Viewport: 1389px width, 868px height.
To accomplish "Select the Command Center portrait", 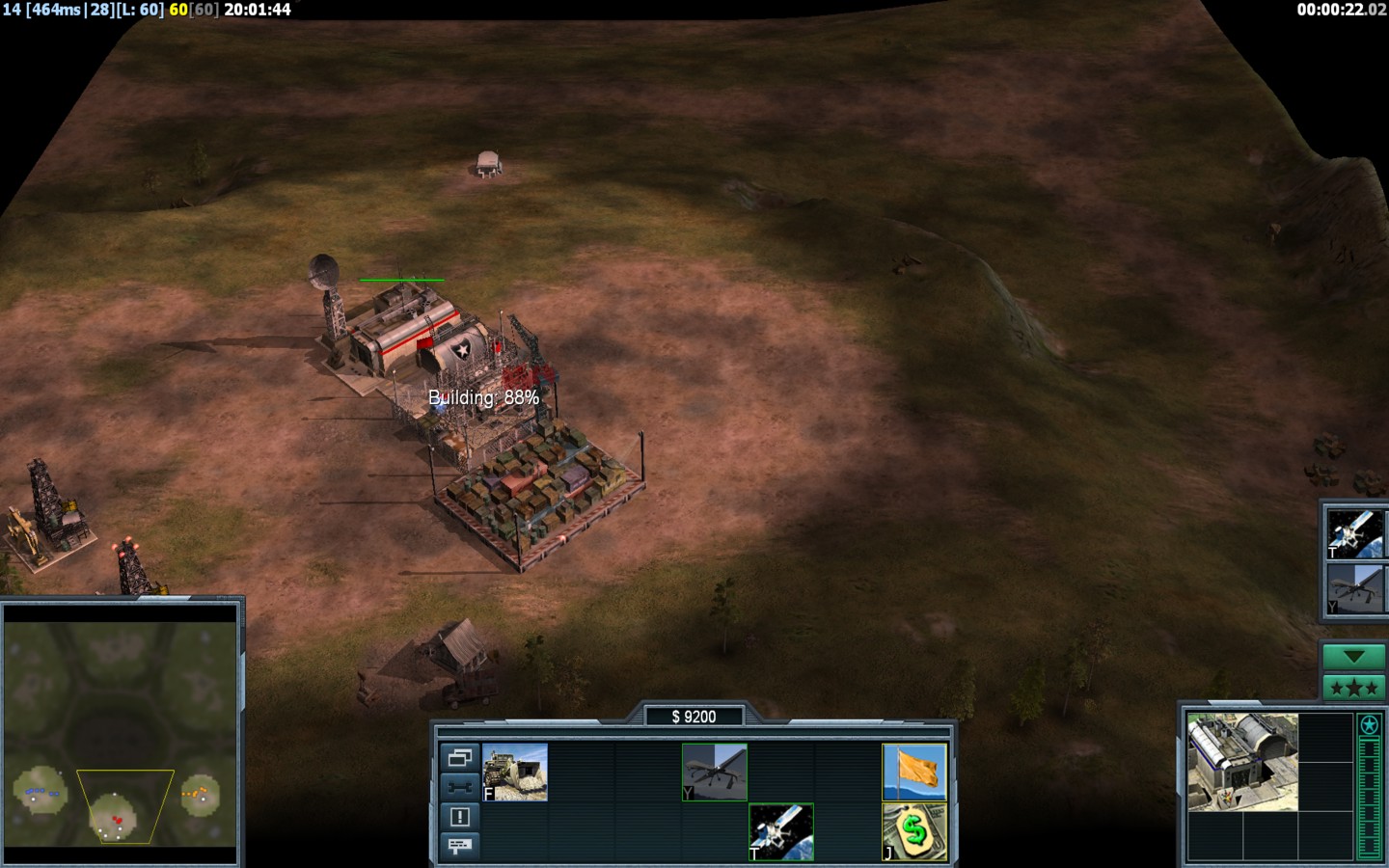I will click(x=1242, y=762).
